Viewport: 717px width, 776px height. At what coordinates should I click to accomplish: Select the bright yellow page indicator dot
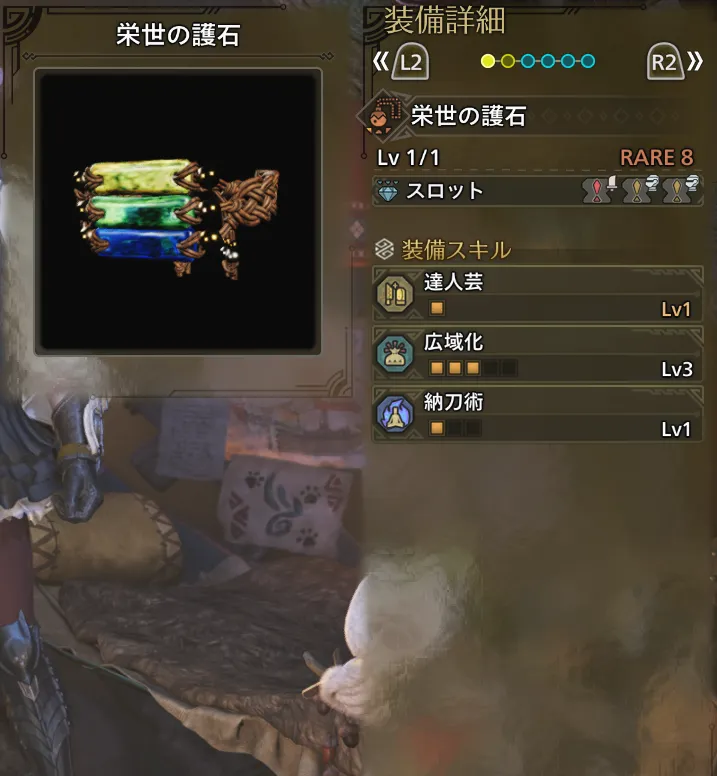click(488, 61)
